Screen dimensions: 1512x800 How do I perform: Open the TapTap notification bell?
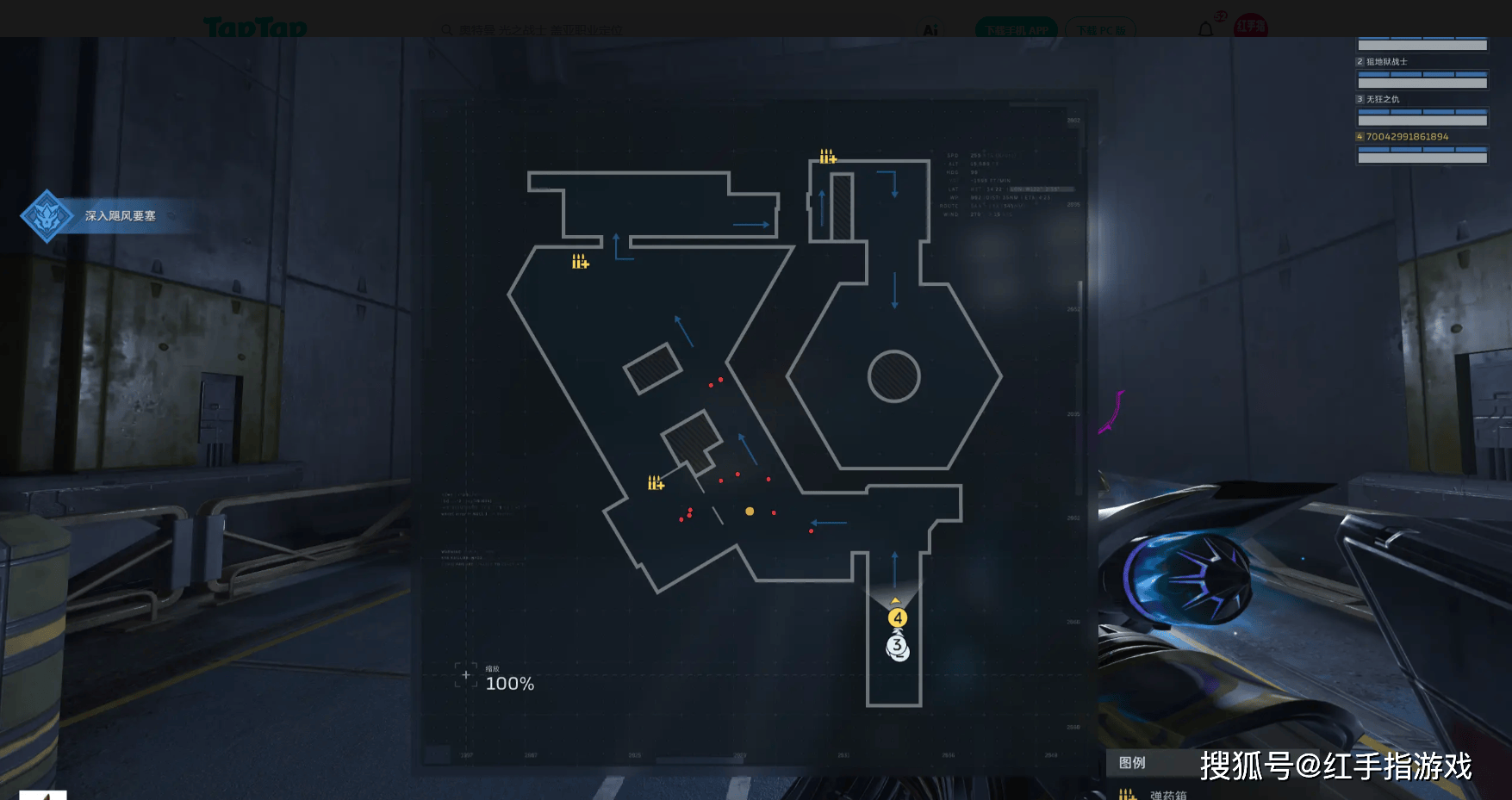pos(1205,30)
